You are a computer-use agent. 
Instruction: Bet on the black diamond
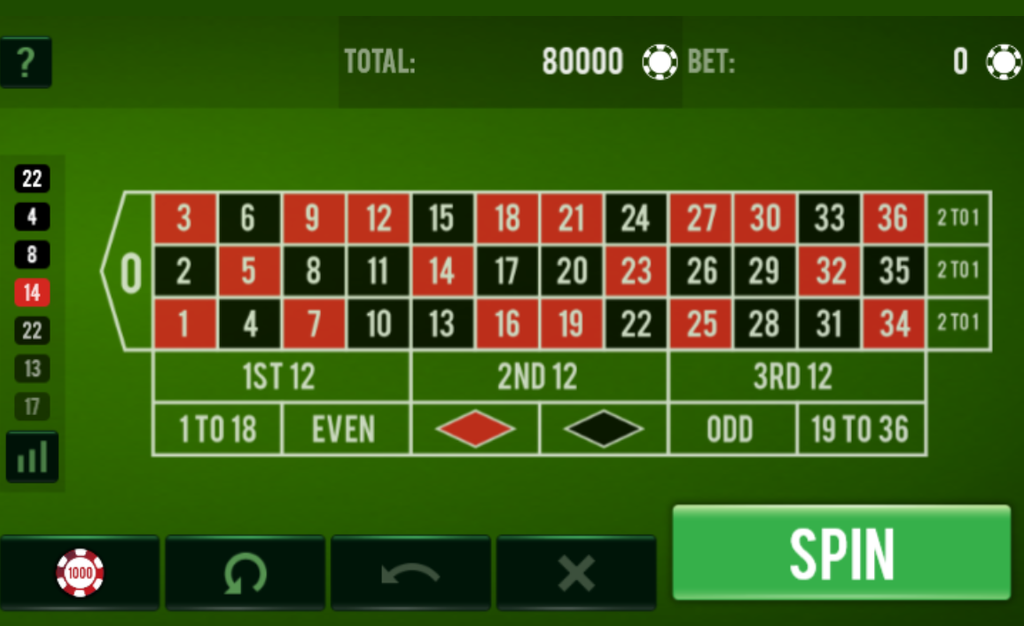pyautogui.click(x=603, y=430)
